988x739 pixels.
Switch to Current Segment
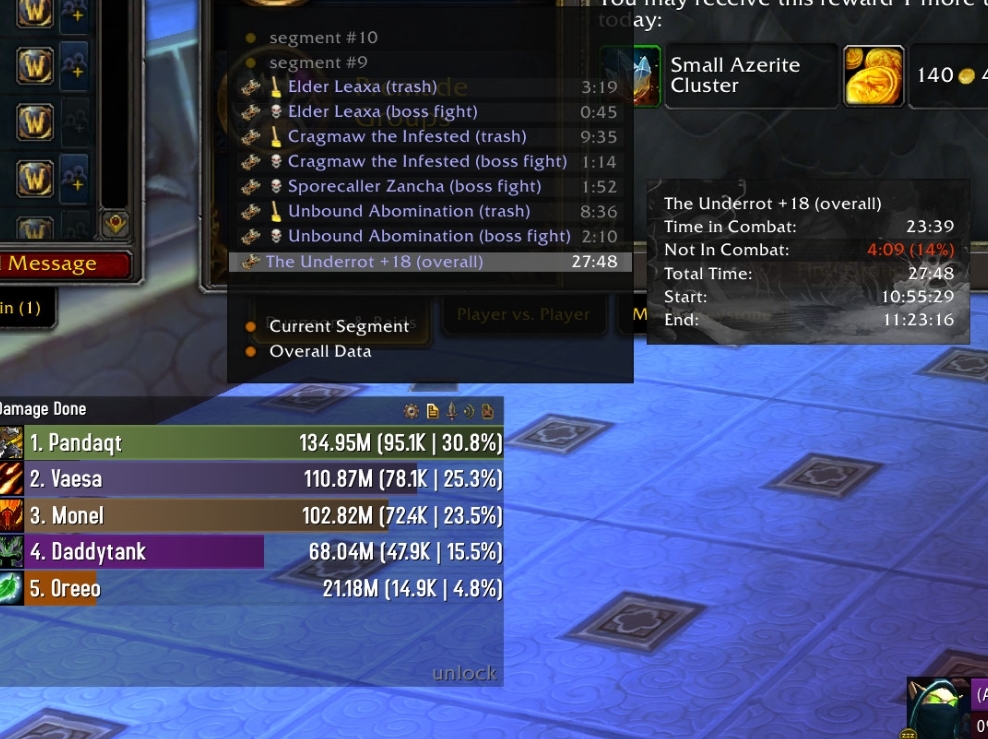point(338,326)
